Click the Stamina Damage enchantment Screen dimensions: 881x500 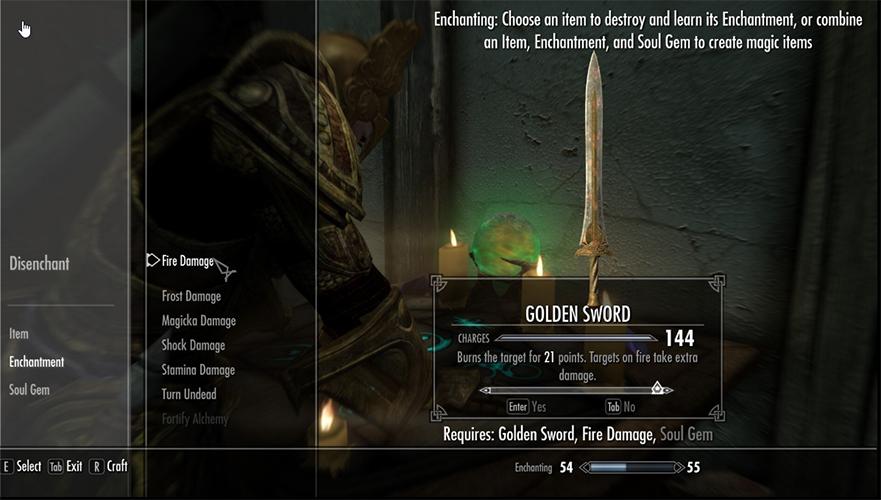tap(198, 370)
